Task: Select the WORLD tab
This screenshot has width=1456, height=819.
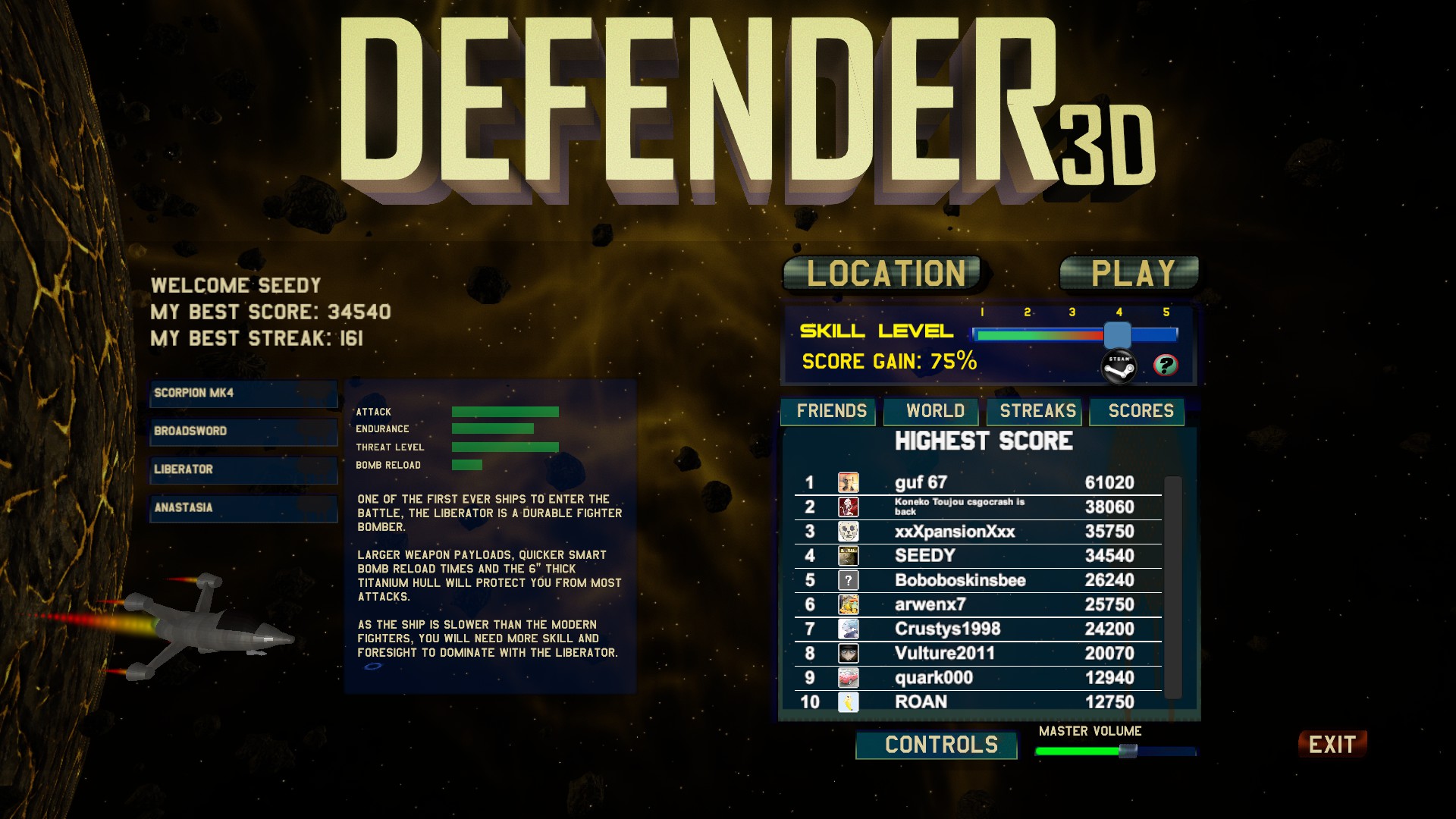Action: coord(931,412)
